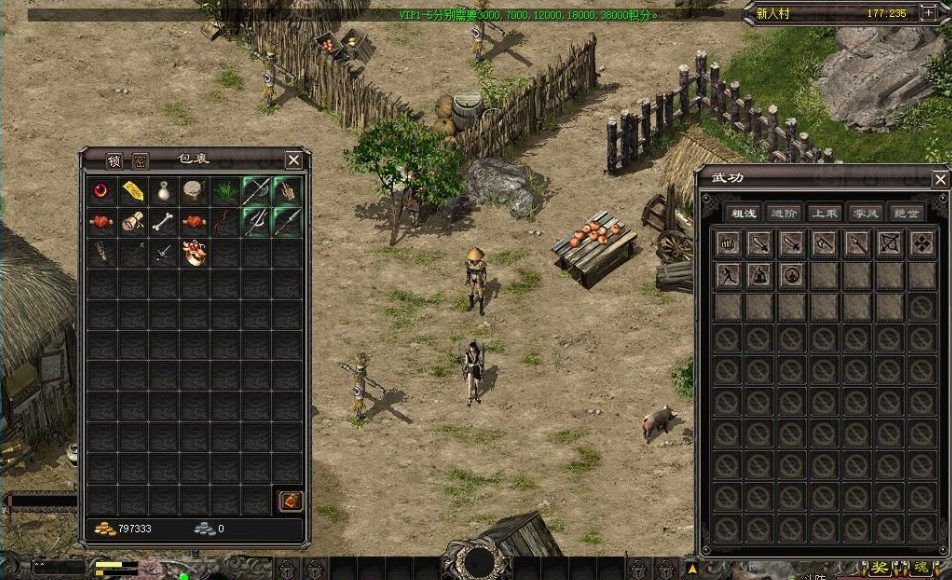Click the 锁 lock button in inventory
The image size is (952, 580).
[x=114, y=160]
